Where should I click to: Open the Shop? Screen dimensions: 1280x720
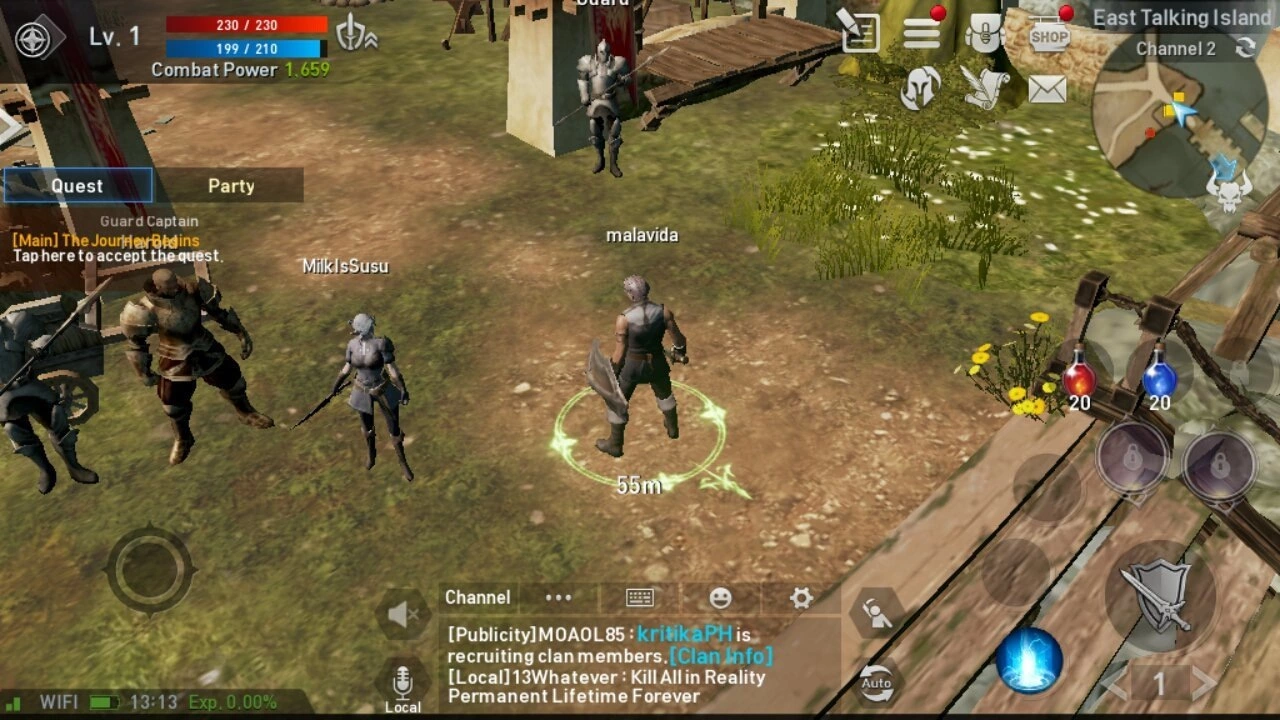click(x=1049, y=35)
